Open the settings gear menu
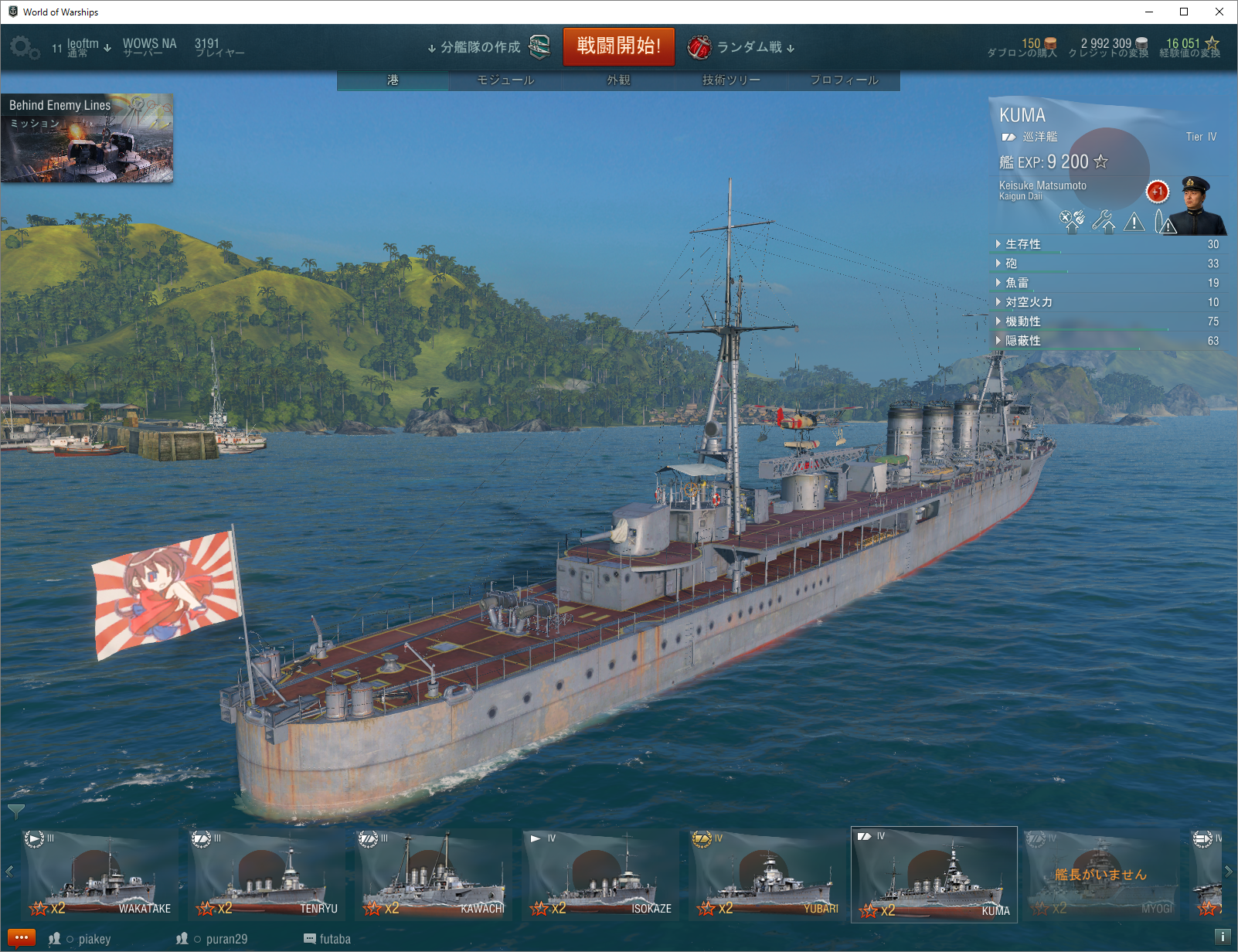The height and width of the screenshot is (952, 1238). [23, 49]
